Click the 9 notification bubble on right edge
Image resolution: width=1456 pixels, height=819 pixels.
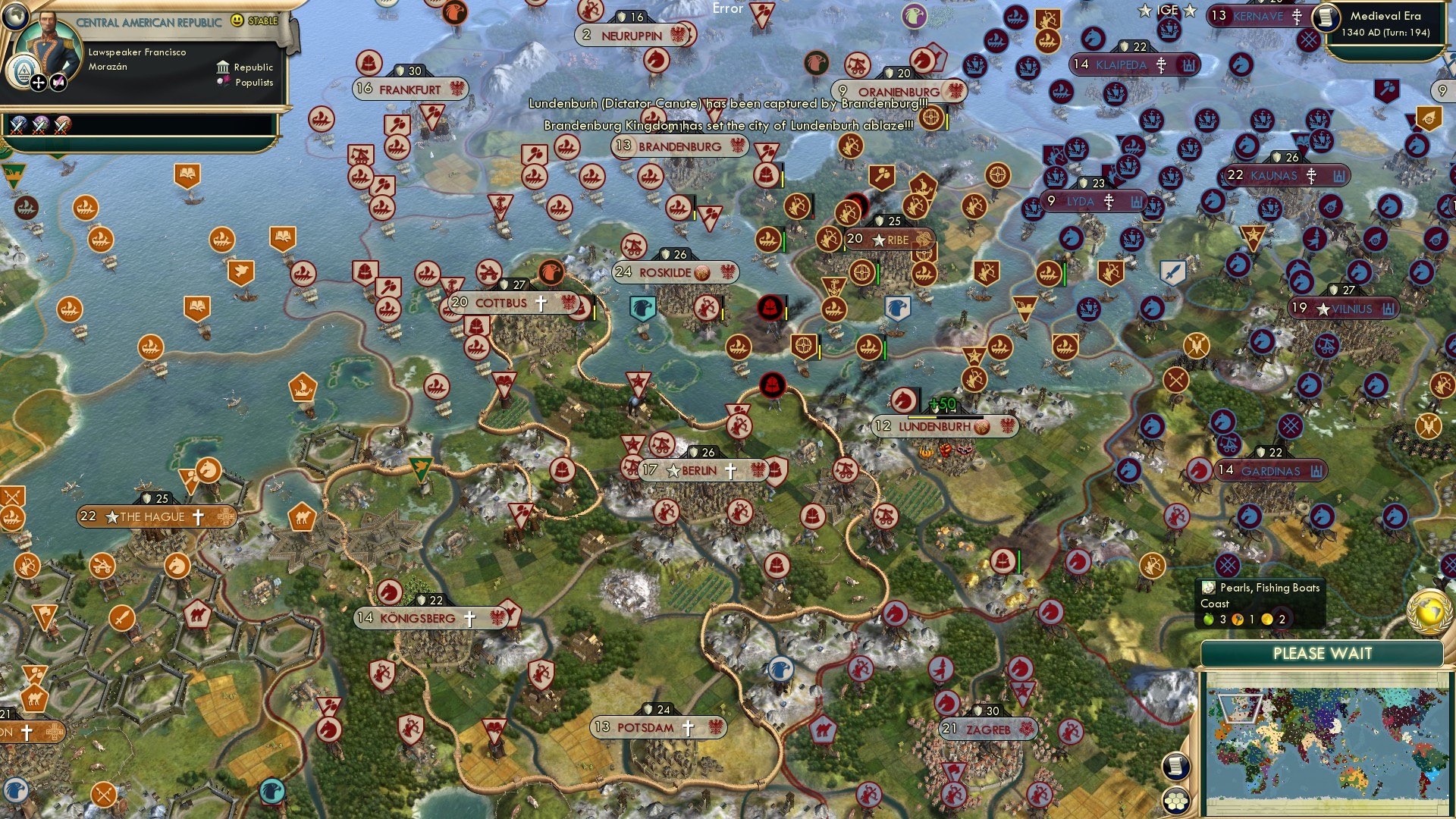coord(1443,89)
